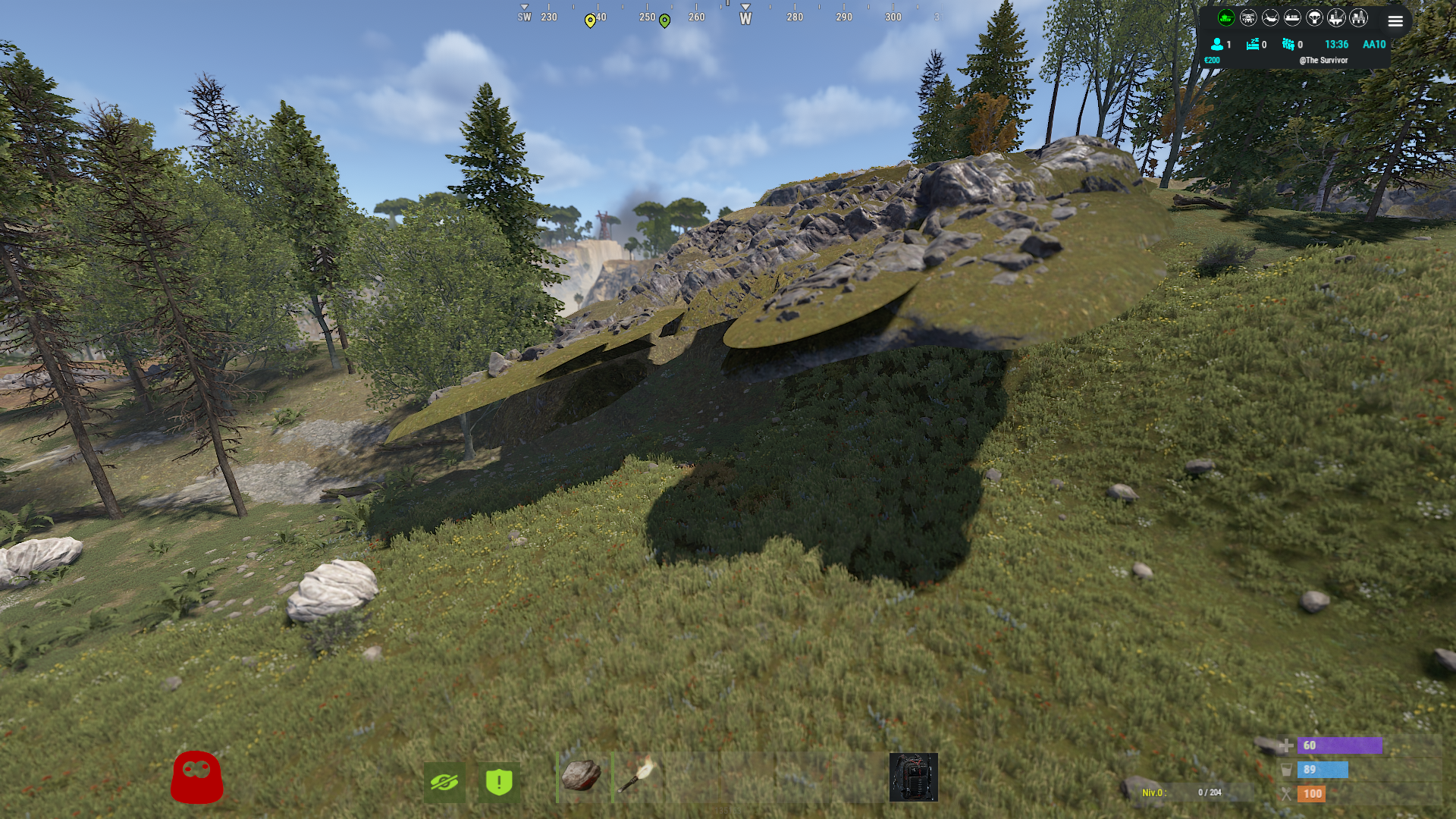Screen dimensions: 1456x819
Task: Click the last oil rig icon
Action: tap(1358, 17)
